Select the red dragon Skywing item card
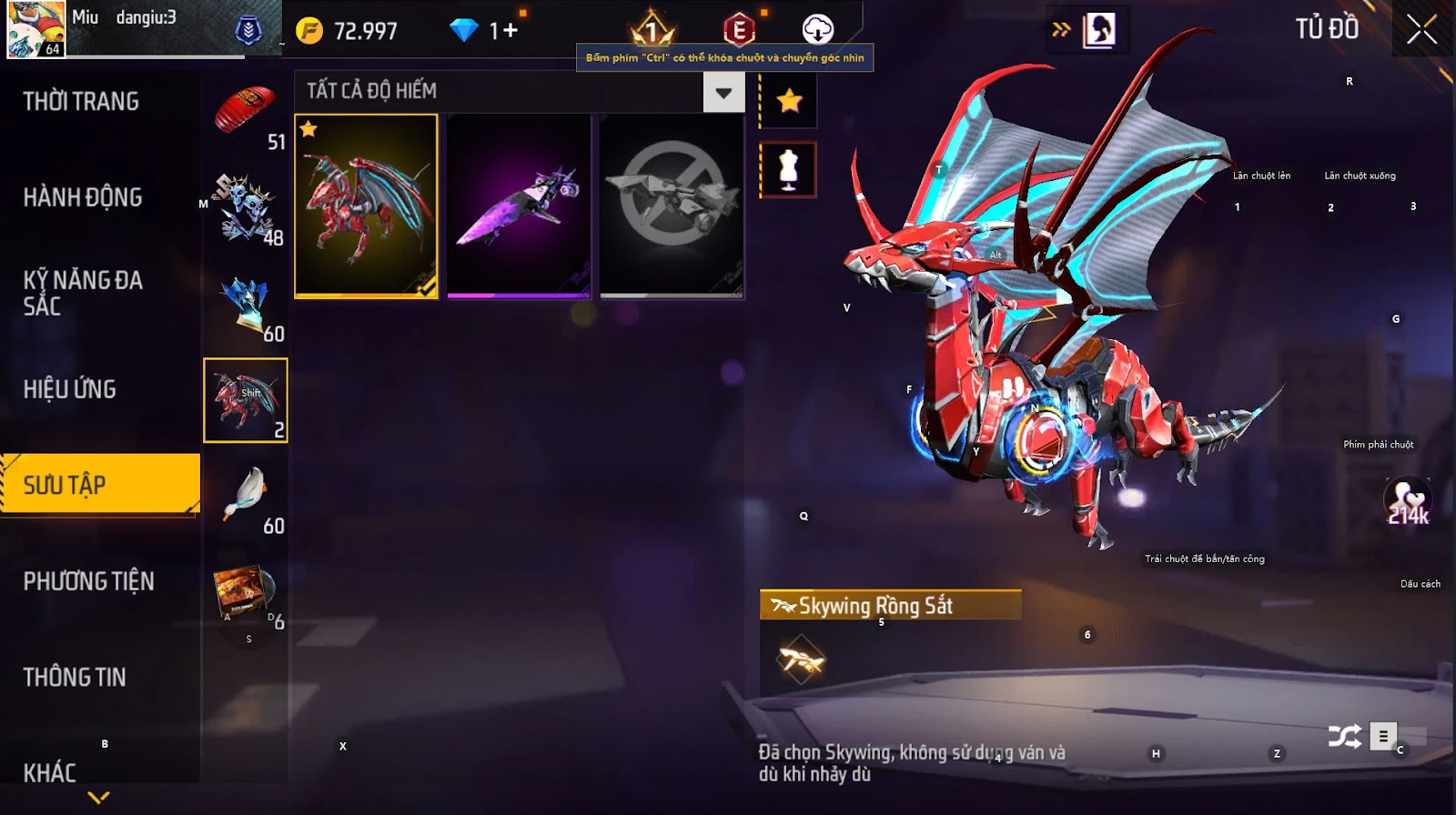Screen dimensions: 1456x815 (366, 206)
